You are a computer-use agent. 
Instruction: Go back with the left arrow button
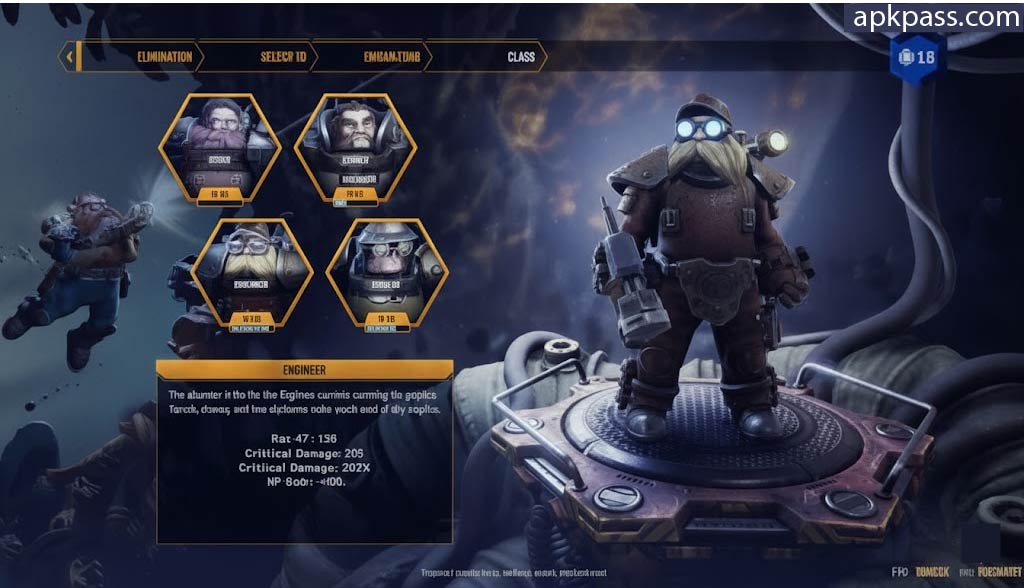pyautogui.click(x=69, y=57)
